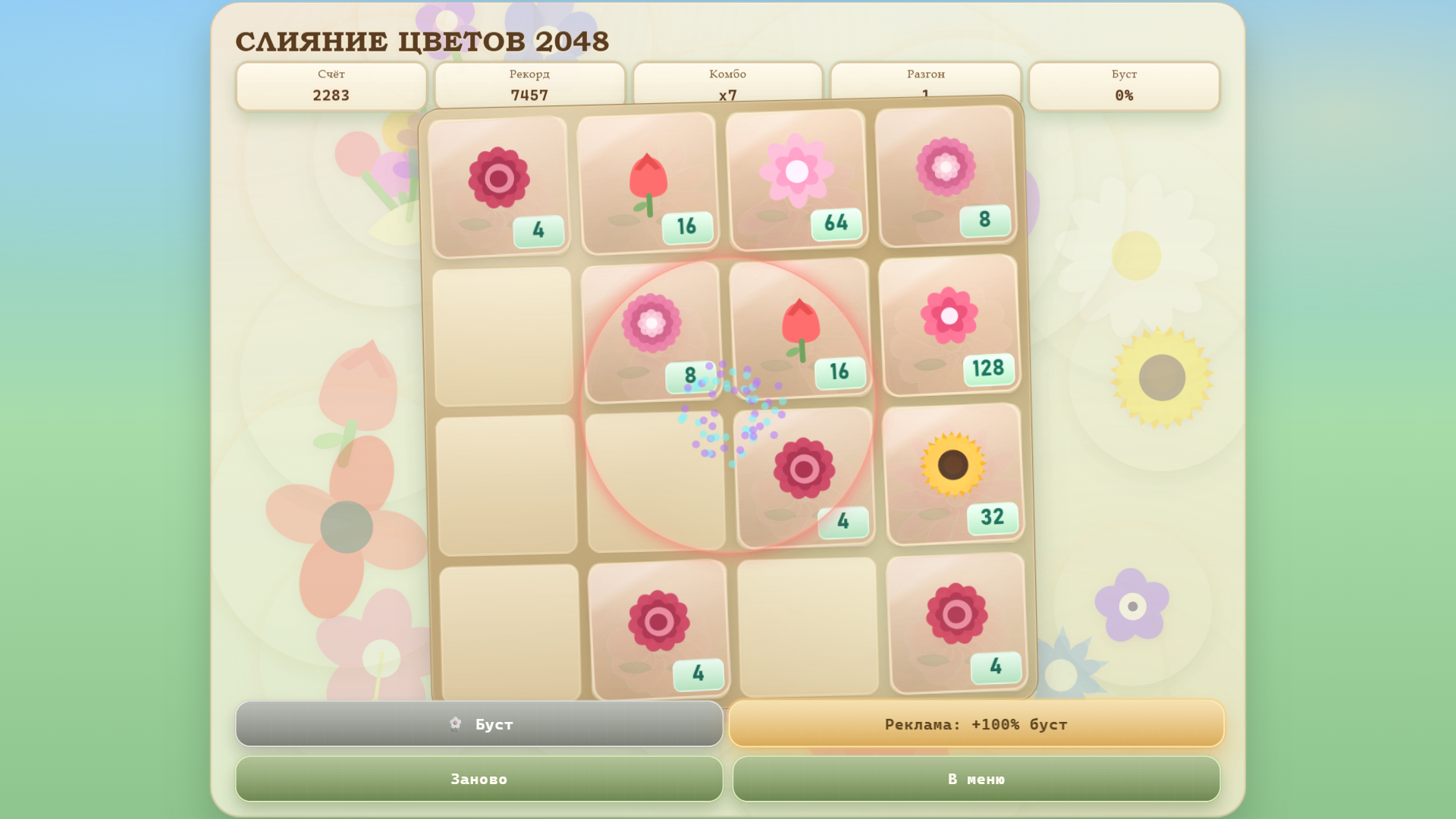This screenshot has height=819, width=1456.
Task: Open the main menu via В меню
Action: click(x=976, y=778)
